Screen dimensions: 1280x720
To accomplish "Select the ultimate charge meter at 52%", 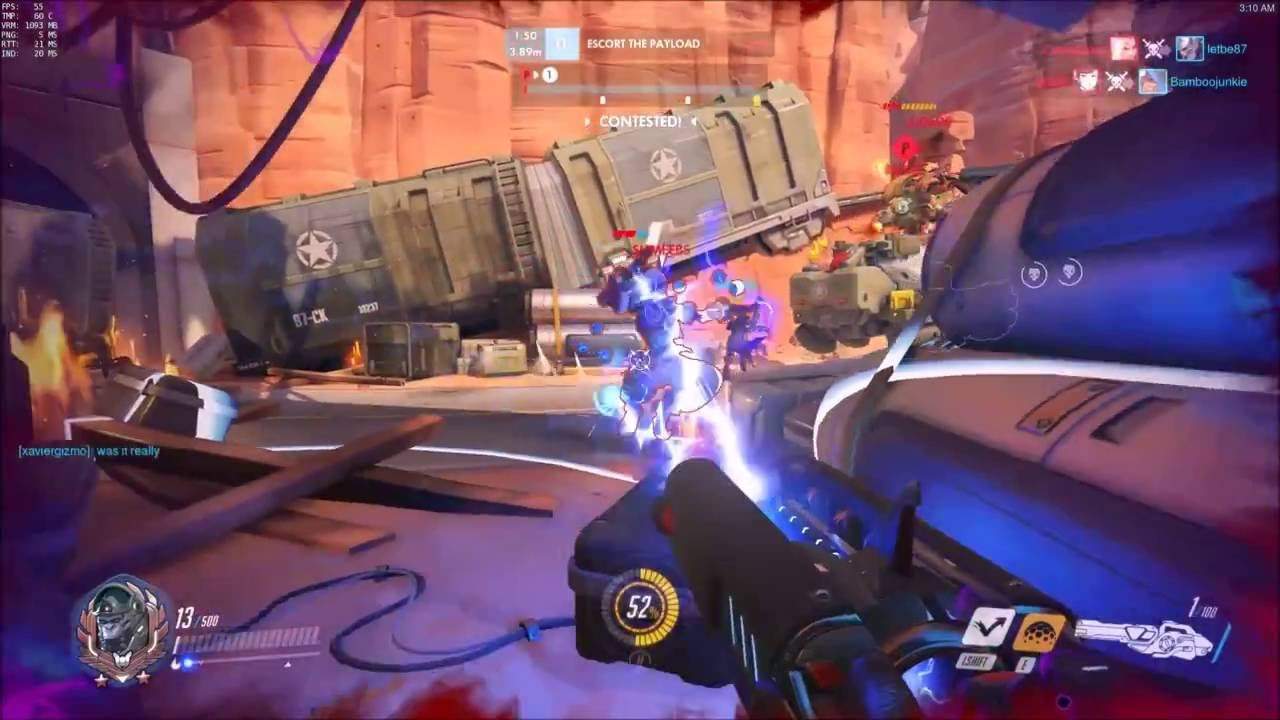I will (640, 607).
